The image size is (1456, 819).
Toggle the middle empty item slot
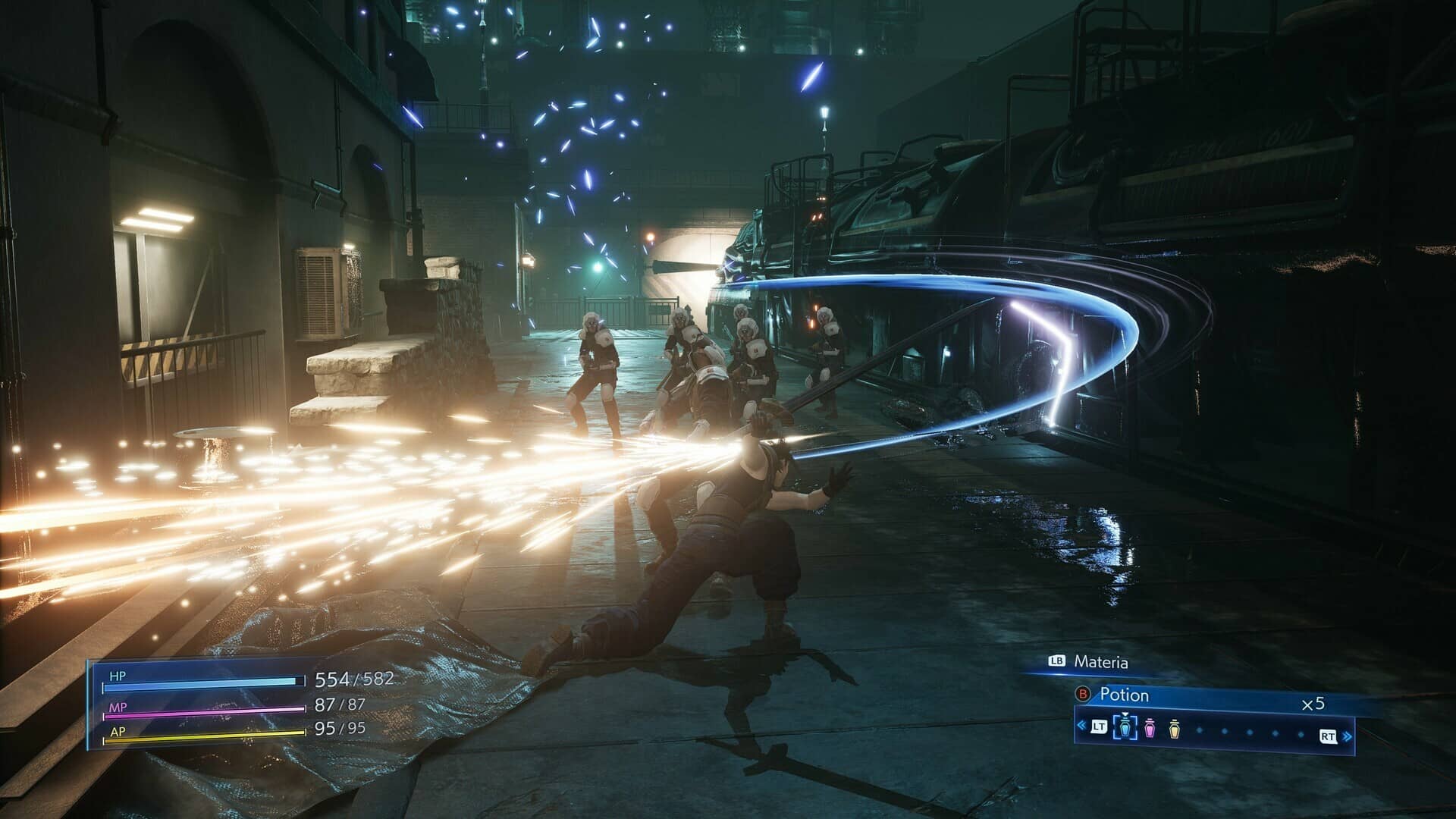1248,732
